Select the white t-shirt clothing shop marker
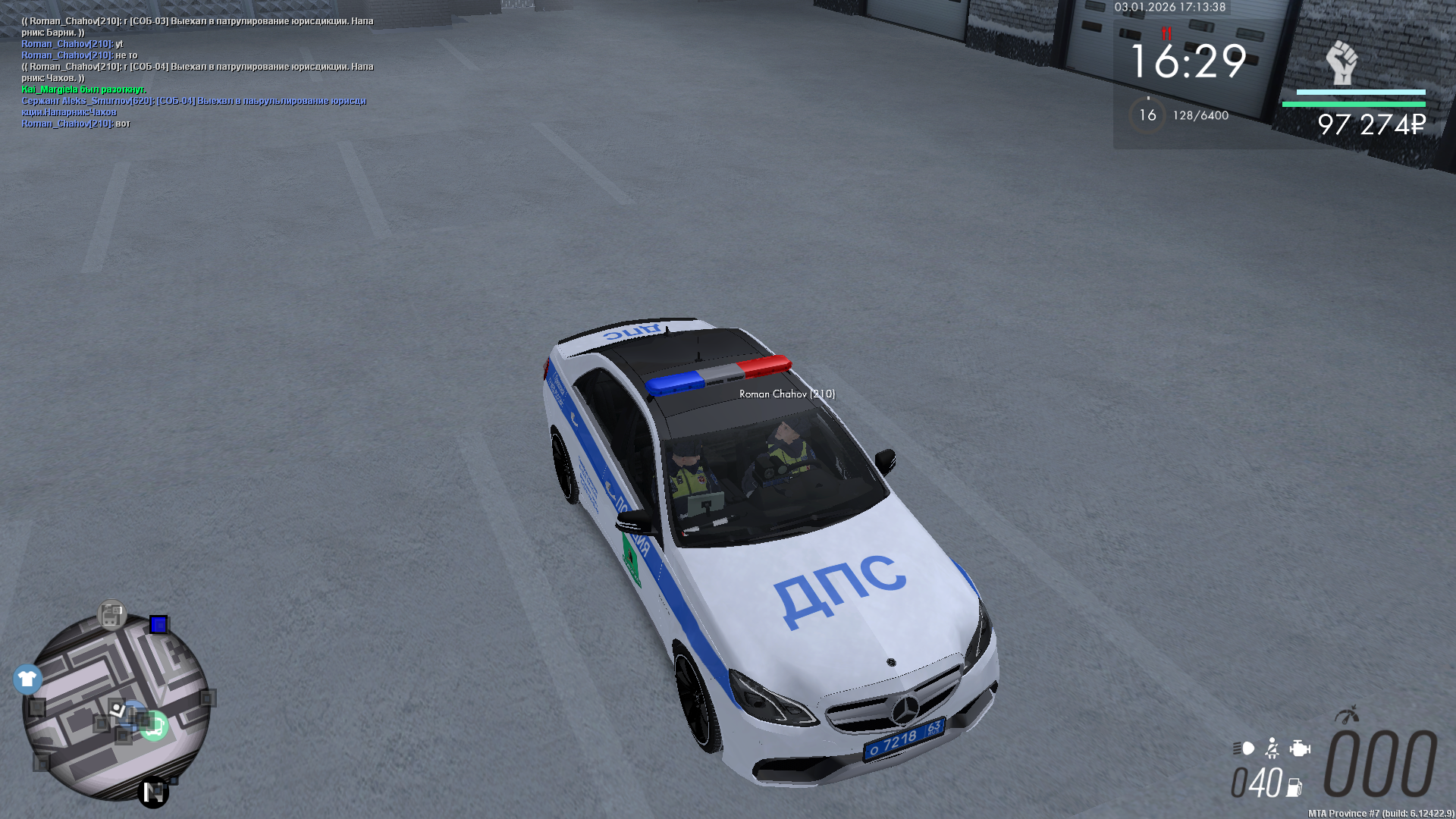 click(x=27, y=679)
